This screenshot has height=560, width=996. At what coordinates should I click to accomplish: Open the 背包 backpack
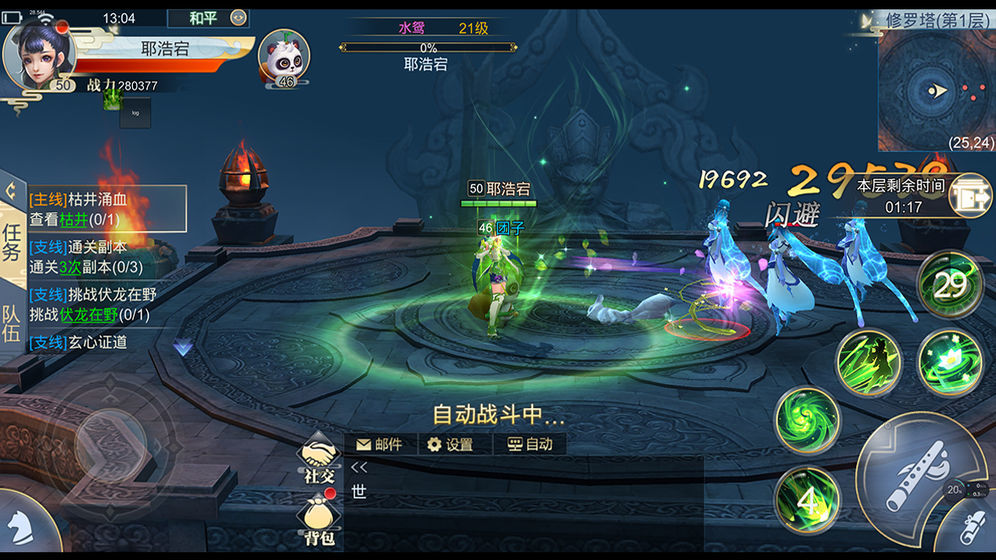[x=318, y=522]
